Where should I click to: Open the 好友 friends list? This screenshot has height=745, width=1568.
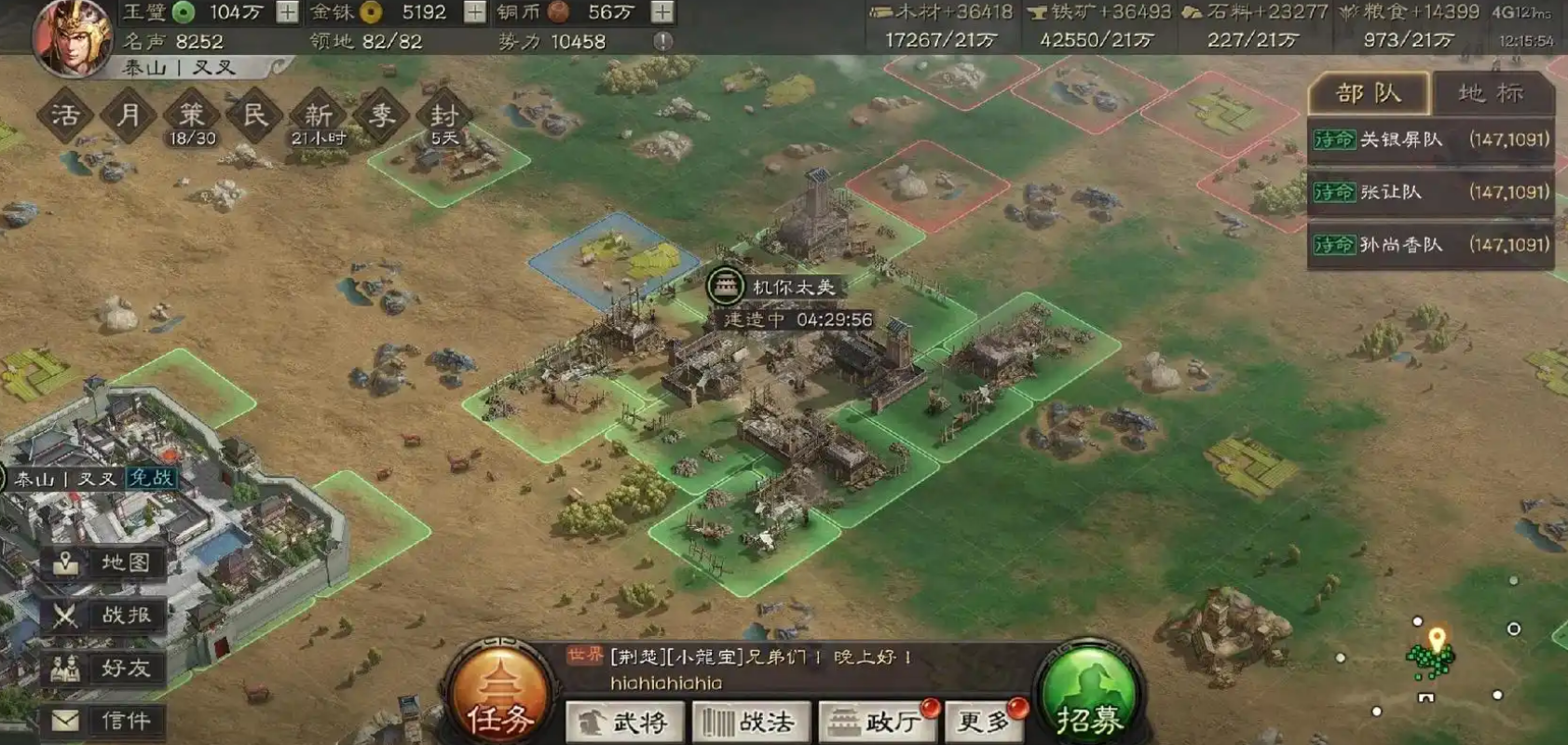[104, 668]
